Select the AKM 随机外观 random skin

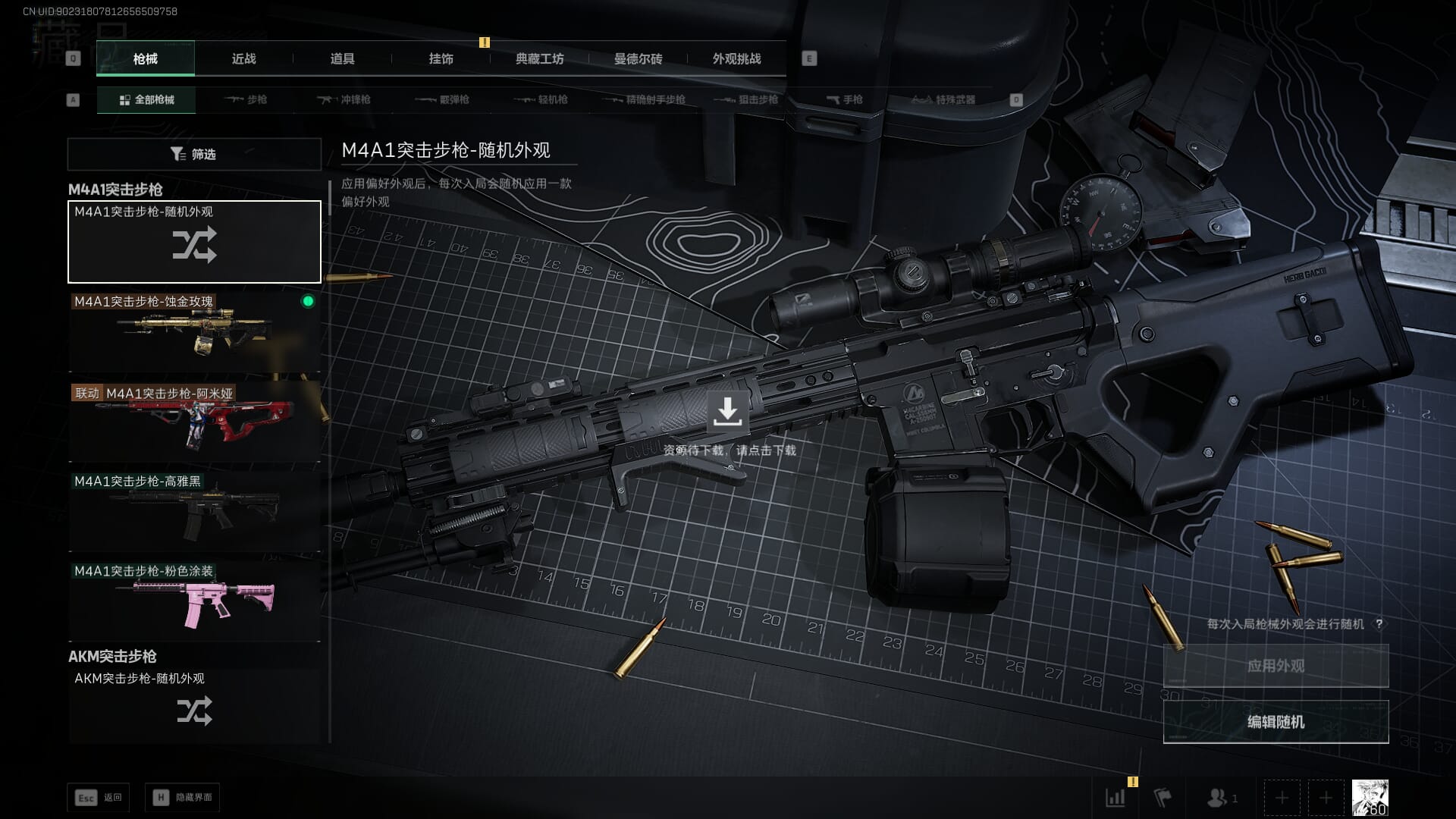click(x=194, y=705)
